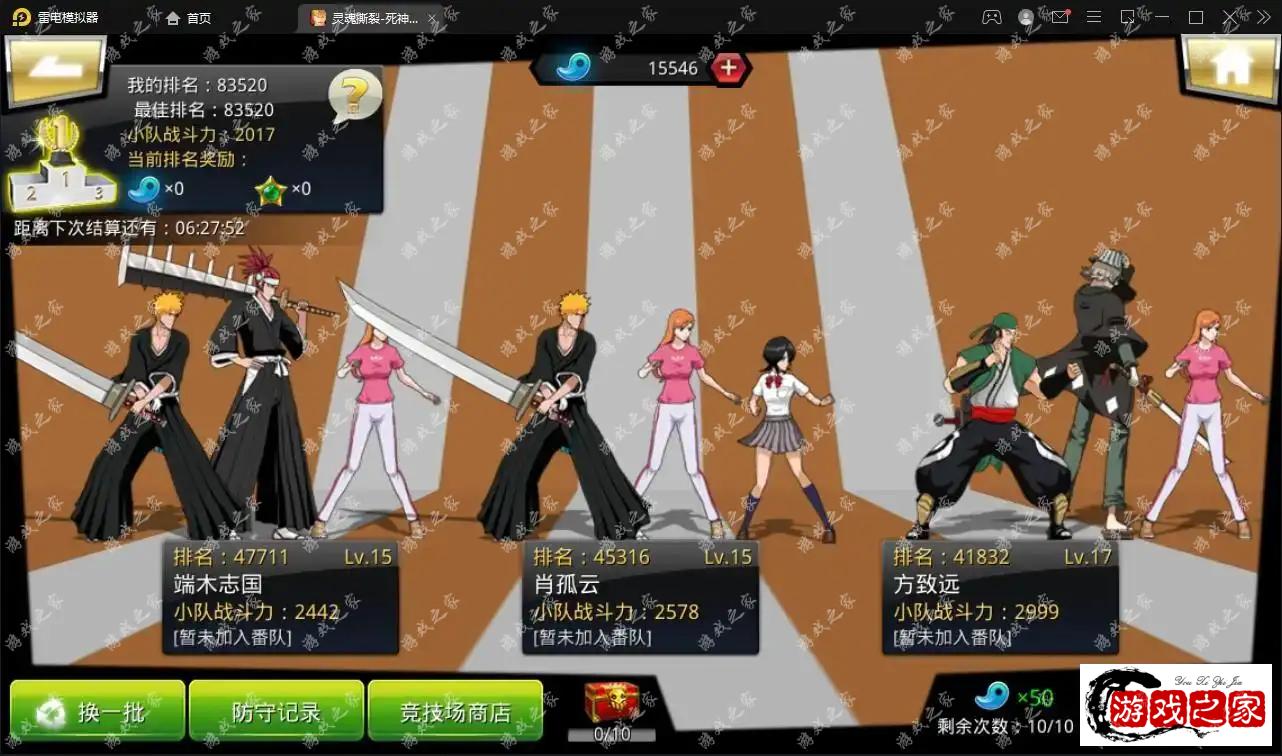The width and height of the screenshot is (1282, 756).
Task: Add currency with the red plus button
Action: tap(728, 68)
